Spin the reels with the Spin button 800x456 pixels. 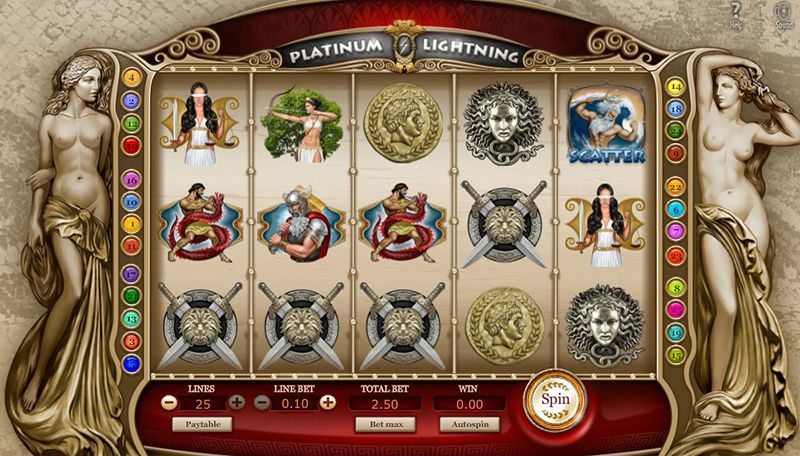coord(553,396)
